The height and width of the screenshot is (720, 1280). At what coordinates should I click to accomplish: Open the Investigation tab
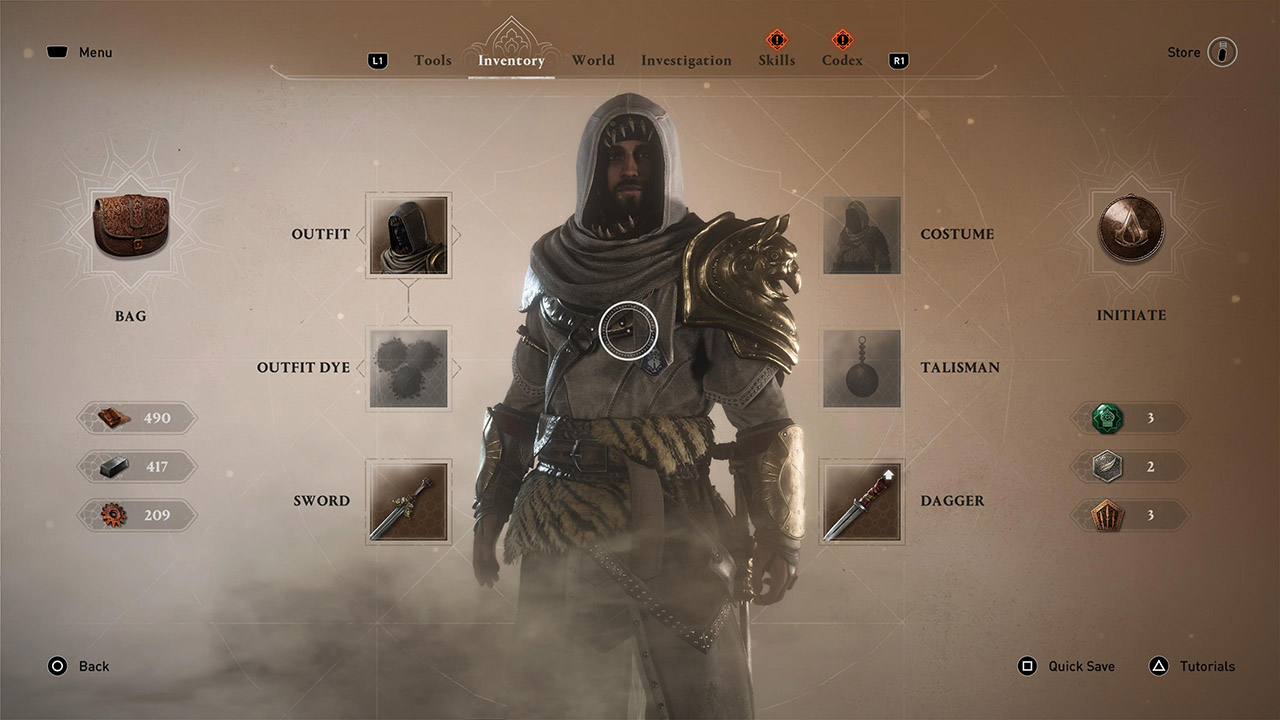coord(686,60)
